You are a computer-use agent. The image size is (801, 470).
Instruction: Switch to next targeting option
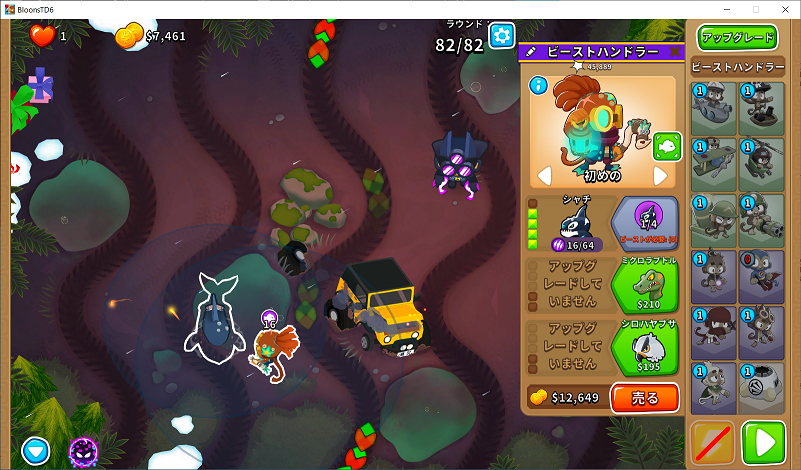660,176
